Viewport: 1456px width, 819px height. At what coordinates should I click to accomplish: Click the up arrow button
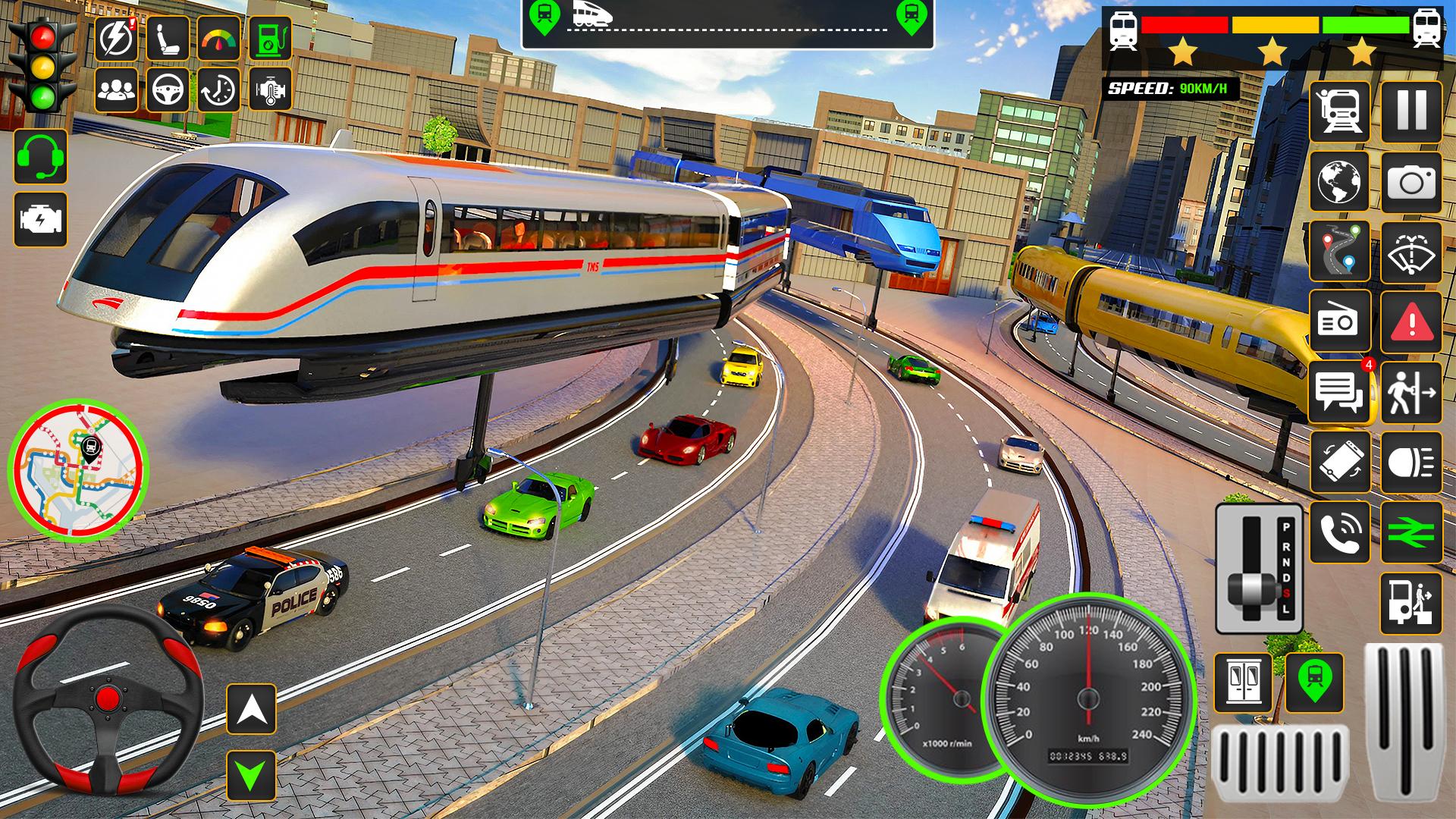tap(251, 708)
